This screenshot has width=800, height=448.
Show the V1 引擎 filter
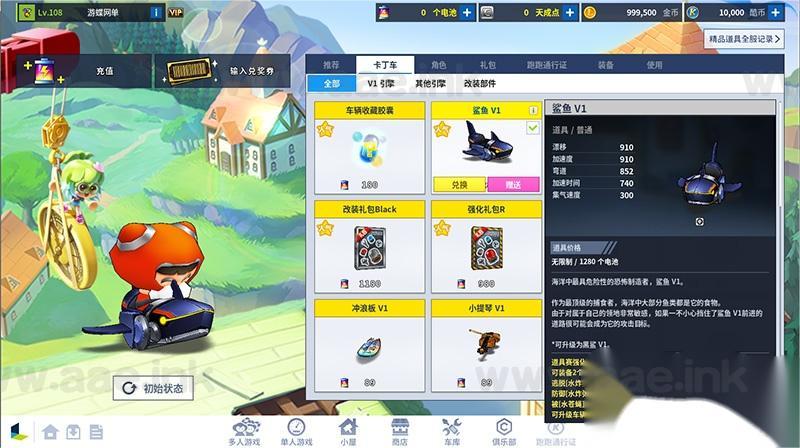pyautogui.click(x=379, y=84)
